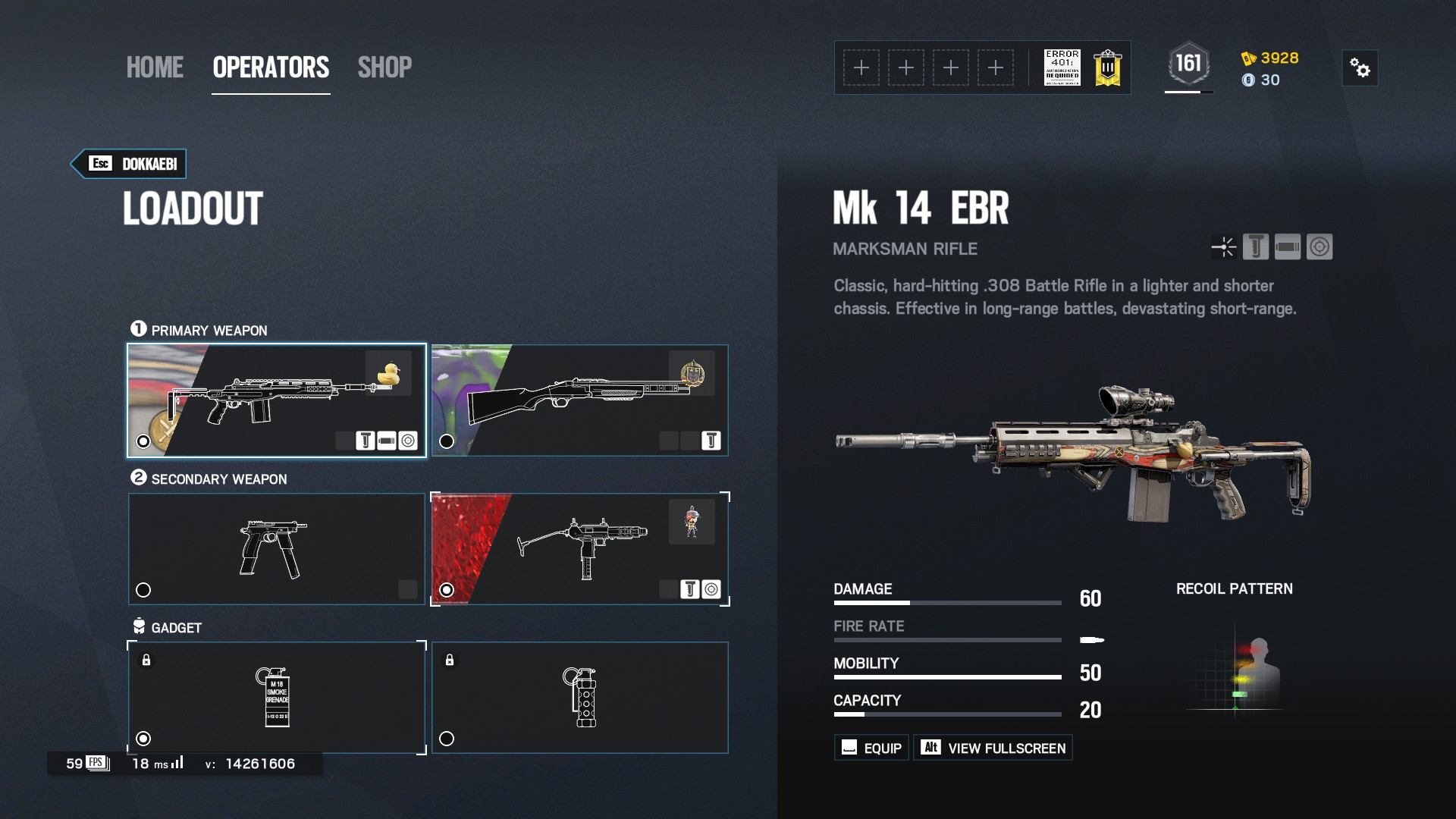1456x819 pixels.
Task: Select the grip attachment icon under weapon name
Action: click(1256, 247)
